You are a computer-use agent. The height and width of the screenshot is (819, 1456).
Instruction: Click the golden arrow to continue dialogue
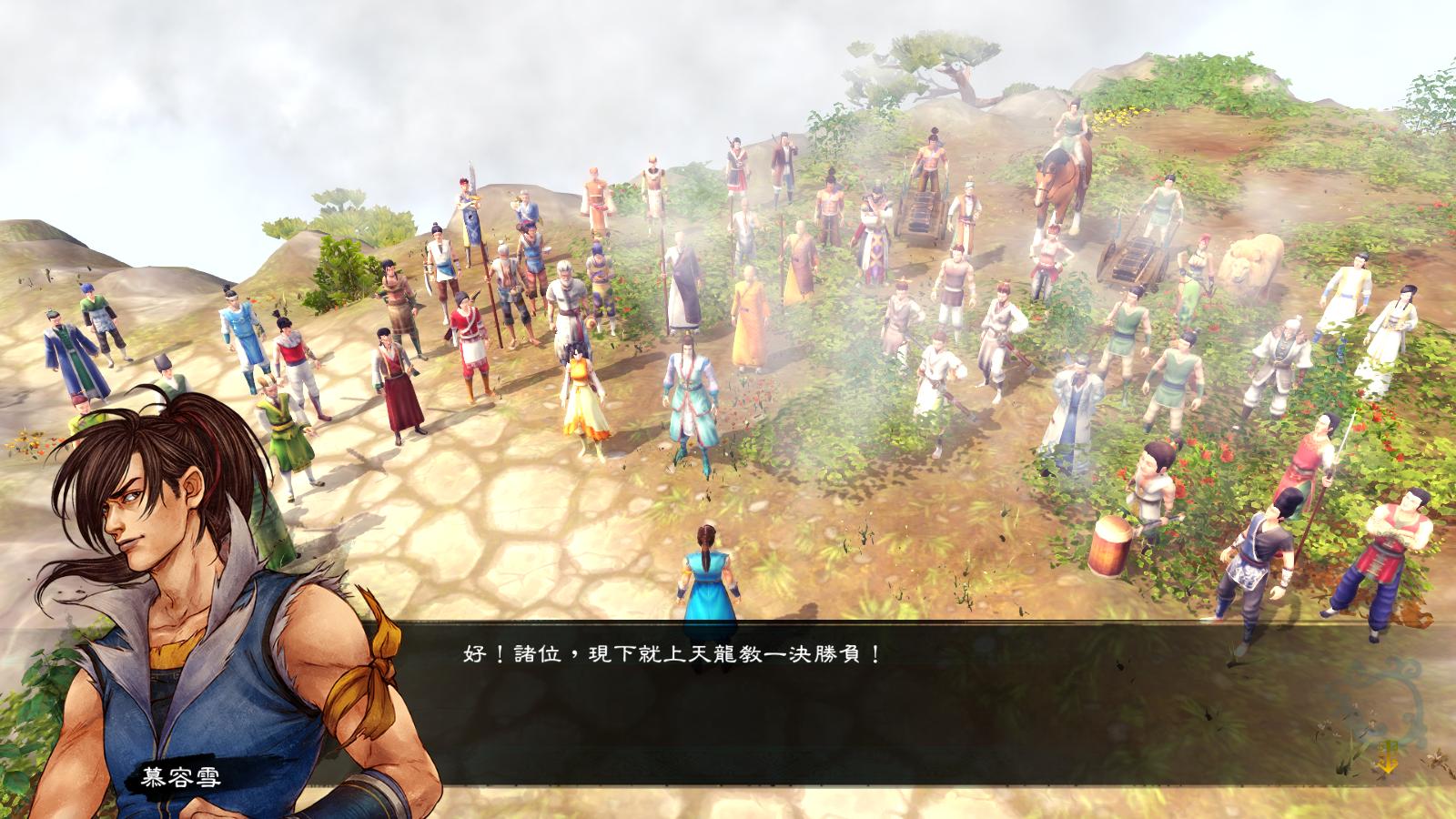click(1390, 757)
